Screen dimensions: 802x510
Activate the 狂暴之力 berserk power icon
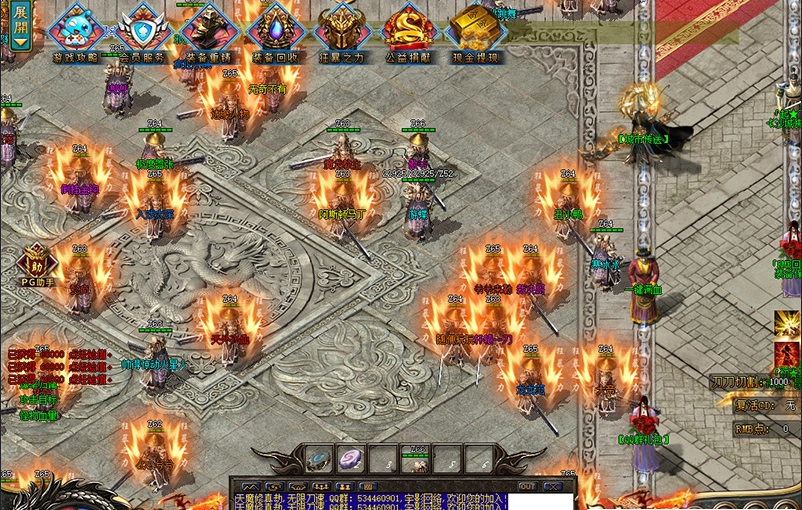tap(342, 30)
